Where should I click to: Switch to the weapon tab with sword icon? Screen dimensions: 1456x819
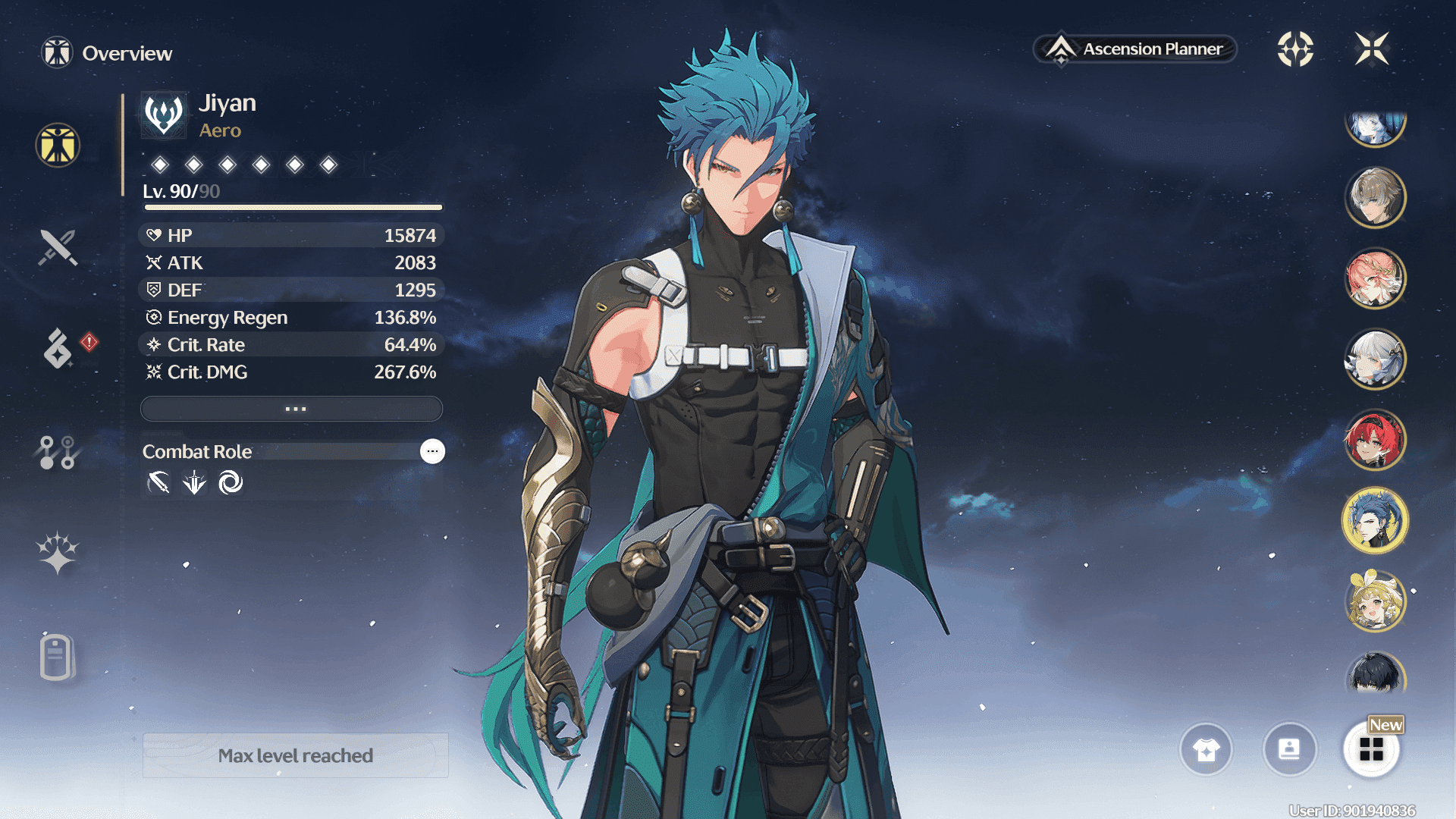coord(58,247)
